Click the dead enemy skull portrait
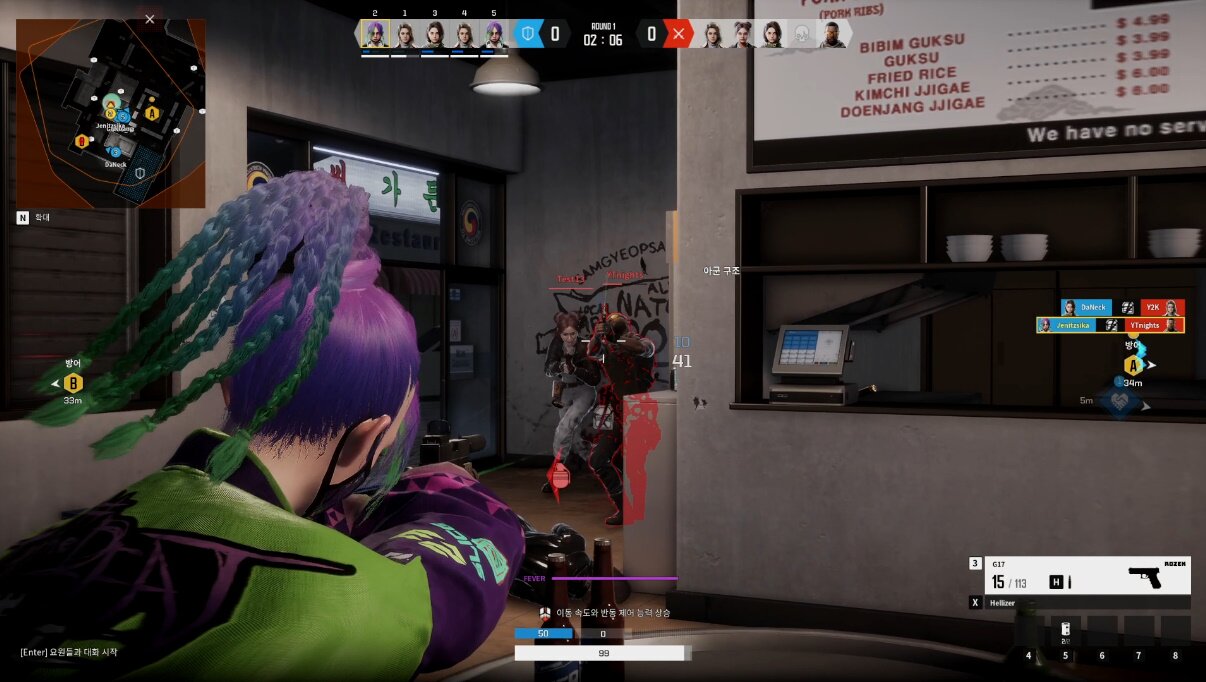 point(801,35)
